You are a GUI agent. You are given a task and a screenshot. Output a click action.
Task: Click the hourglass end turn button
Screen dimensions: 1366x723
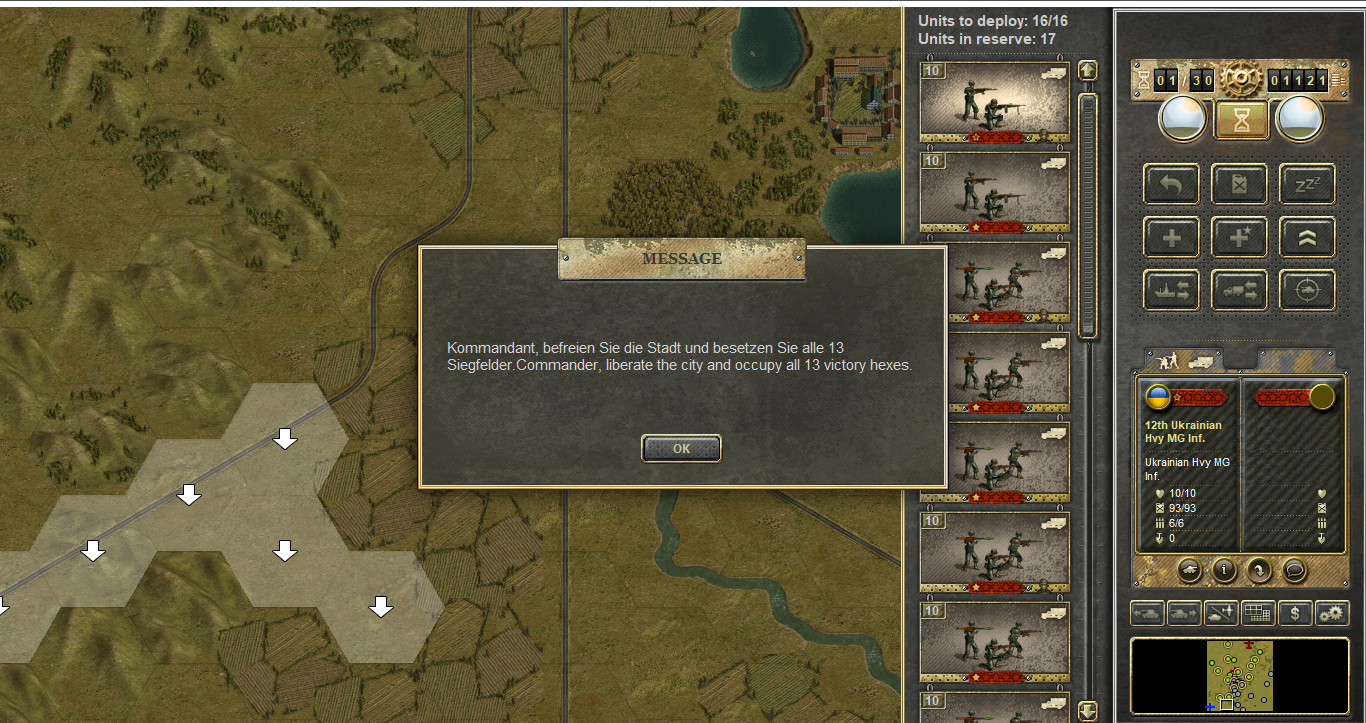[1241, 119]
